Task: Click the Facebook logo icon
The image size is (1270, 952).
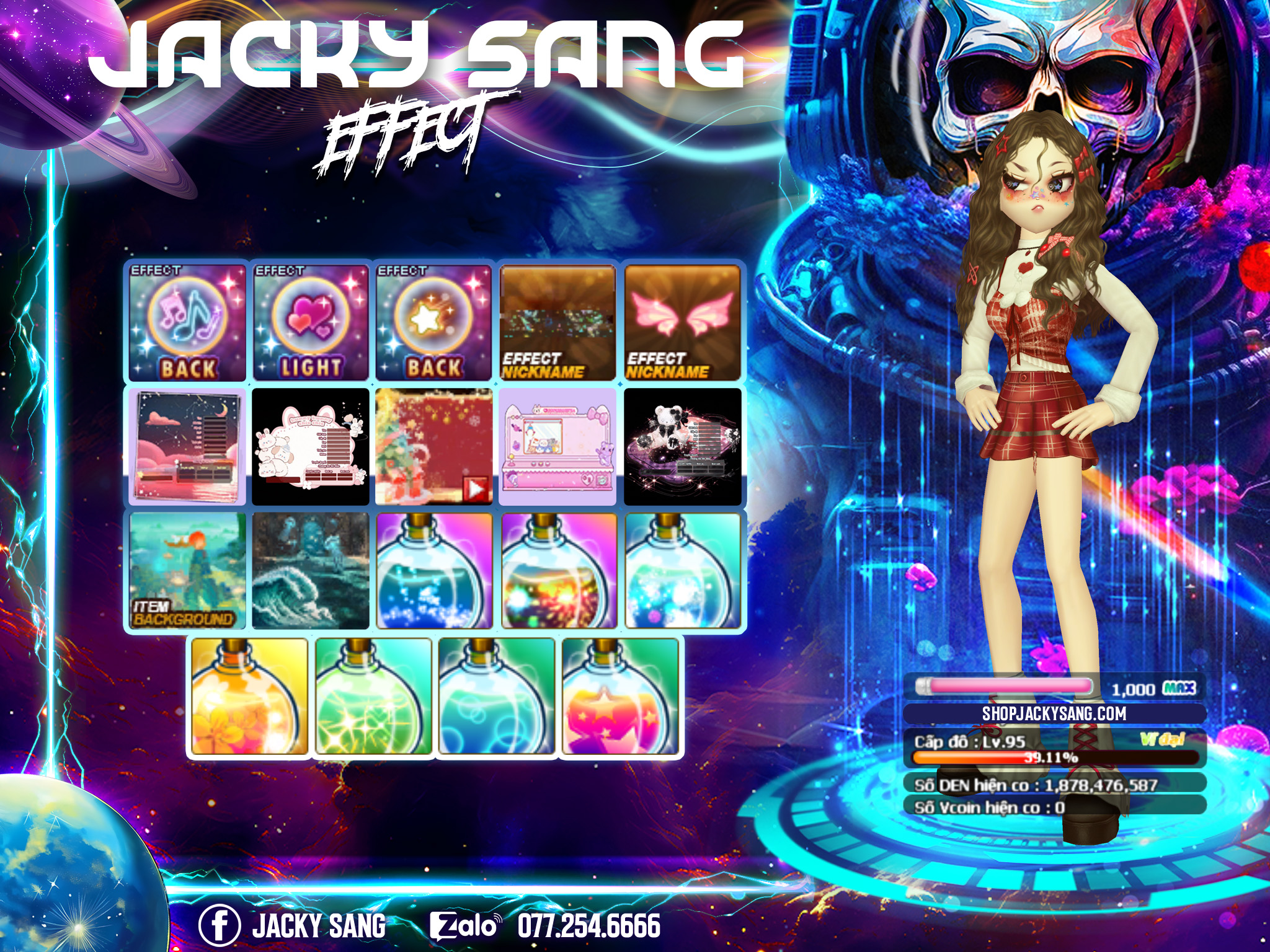Action: [219, 925]
